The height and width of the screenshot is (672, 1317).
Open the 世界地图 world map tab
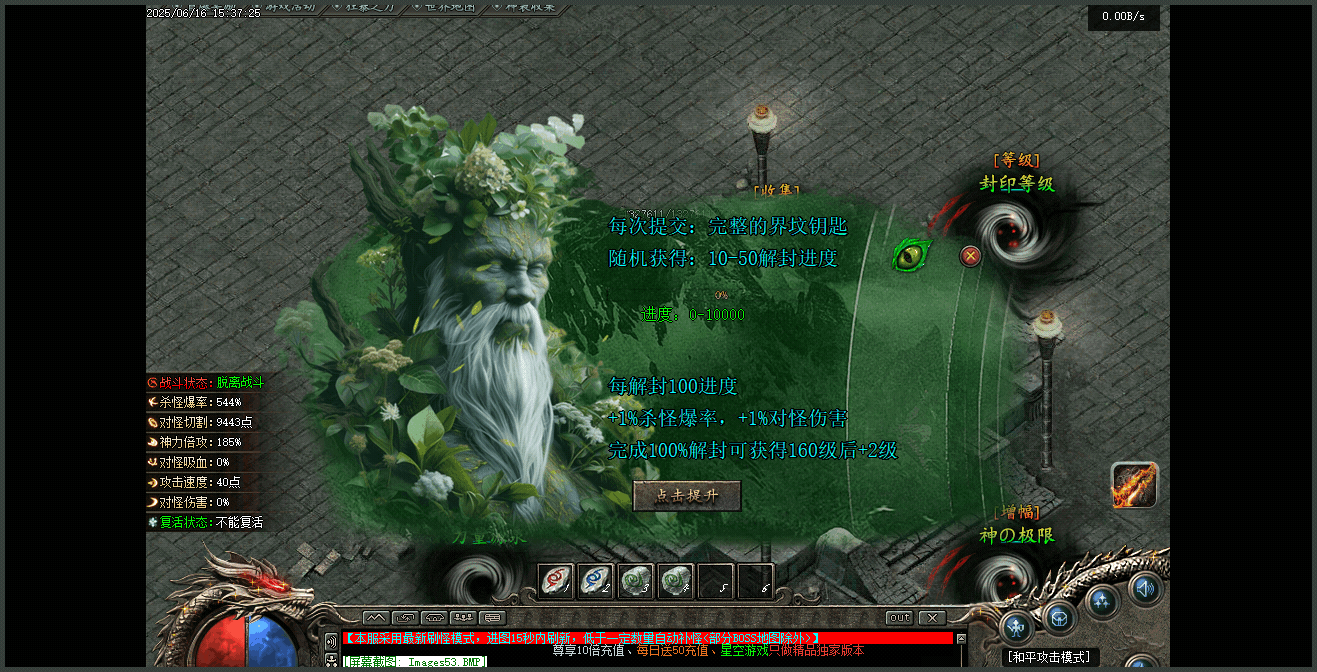pyautogui.click(x=460, y=7)
